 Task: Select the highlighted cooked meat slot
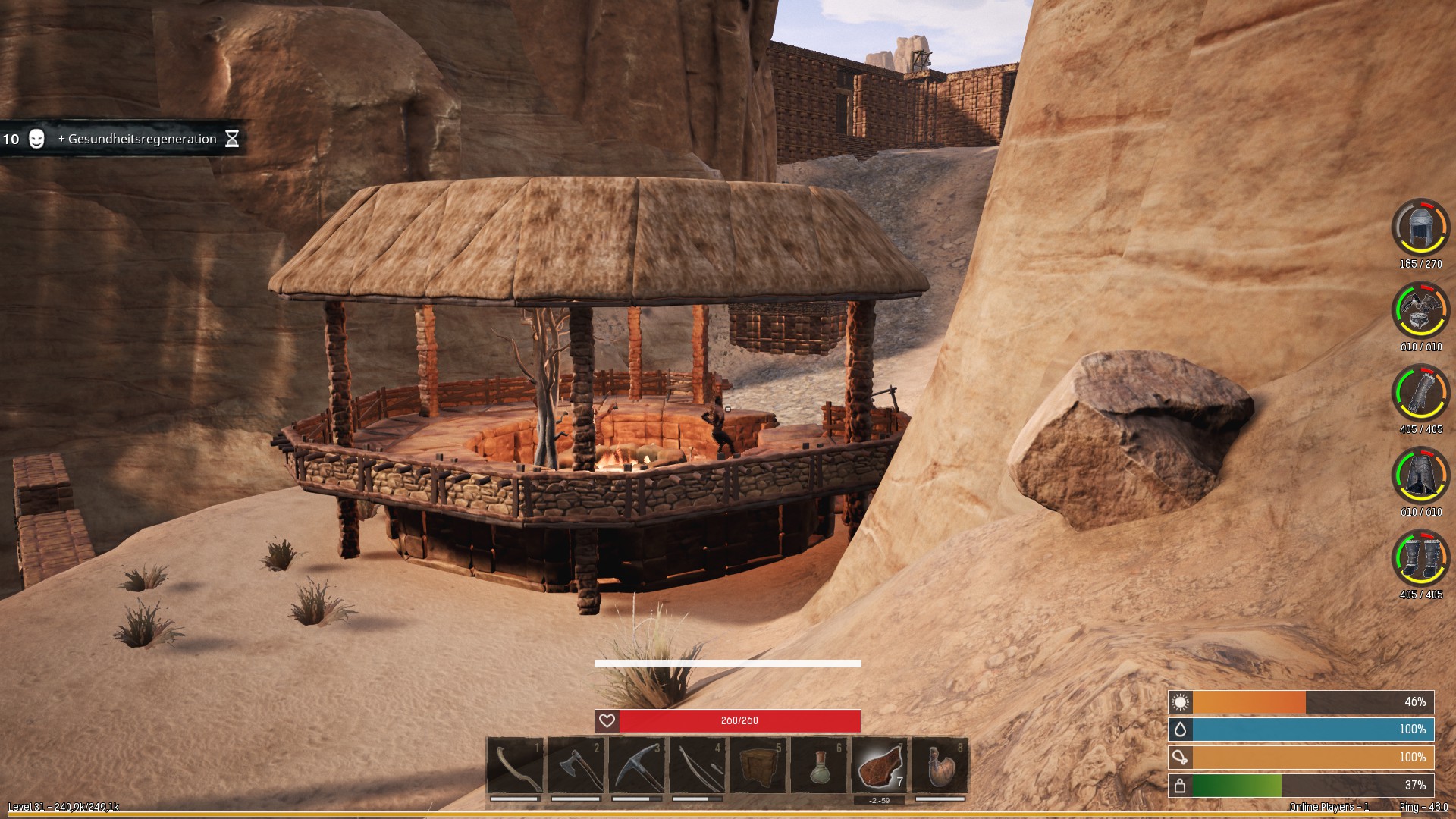880,766
